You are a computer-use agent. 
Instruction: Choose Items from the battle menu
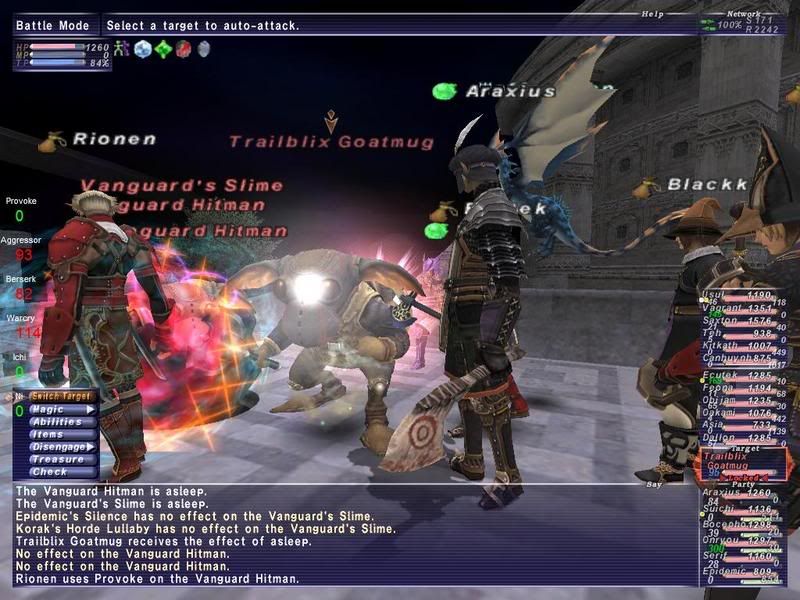48,434
